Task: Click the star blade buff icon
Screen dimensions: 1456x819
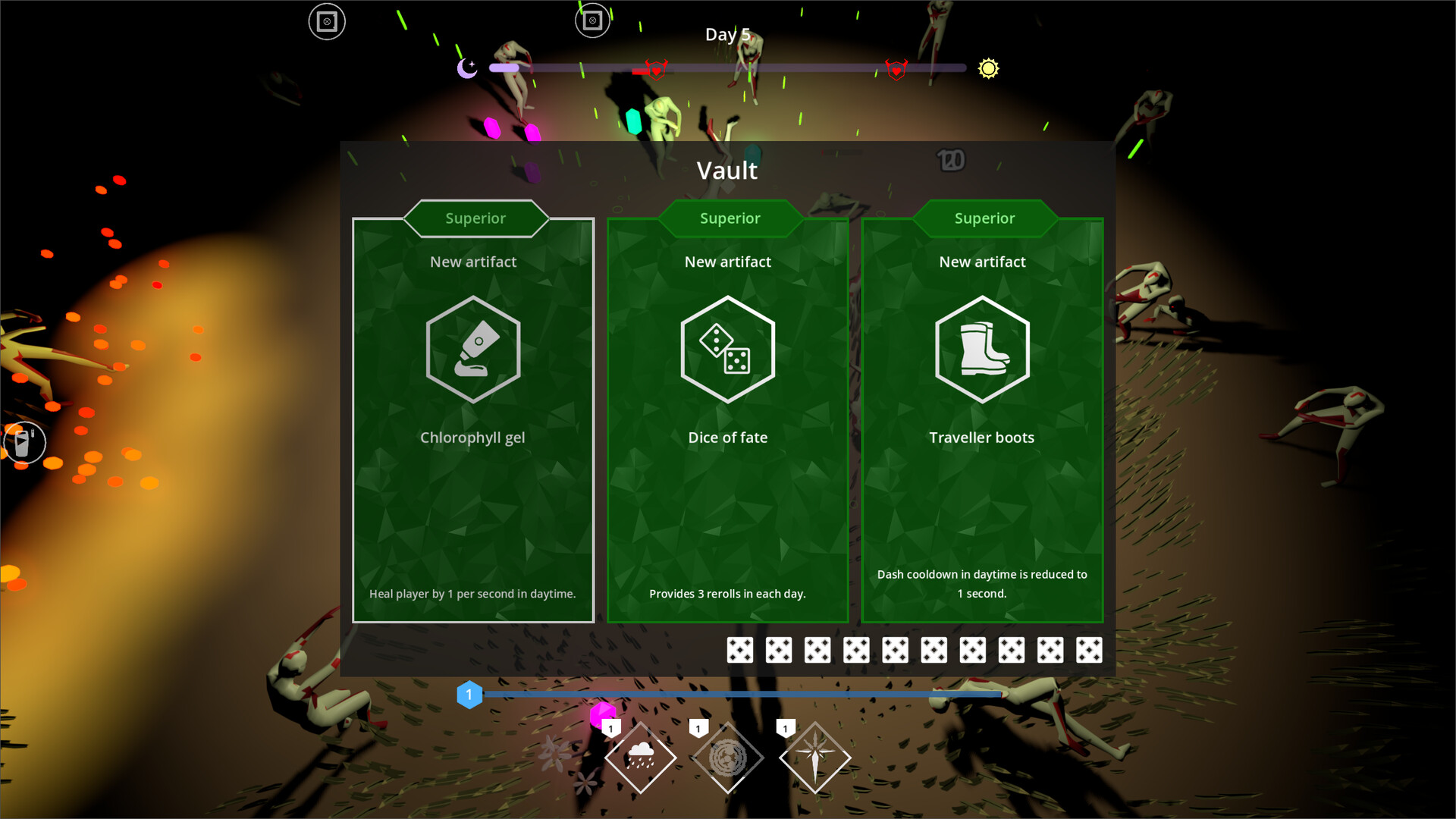Action: 815,756
